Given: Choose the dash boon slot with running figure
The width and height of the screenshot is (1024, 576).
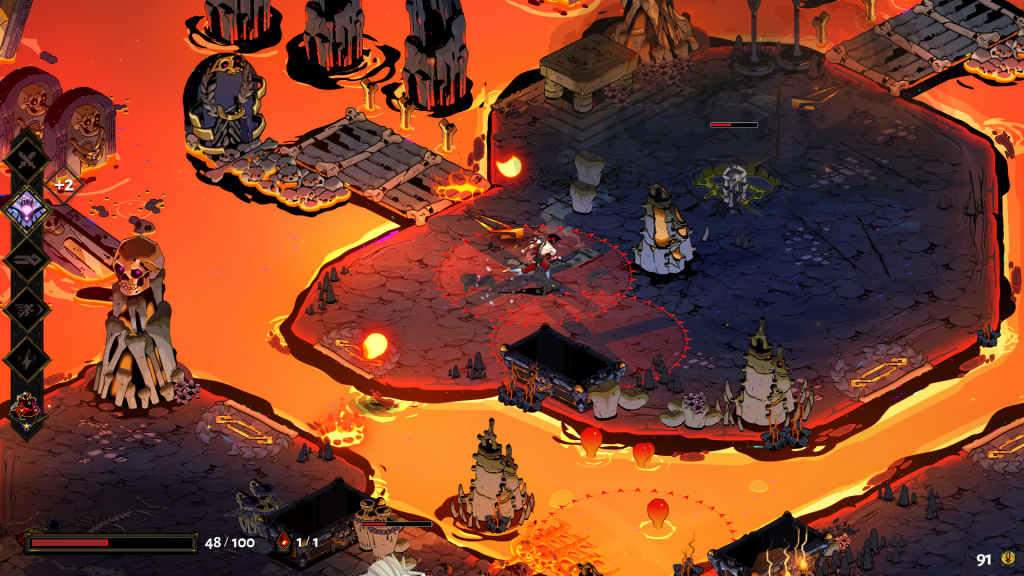Looking at the screenshot, I should (x=27, y=308).
